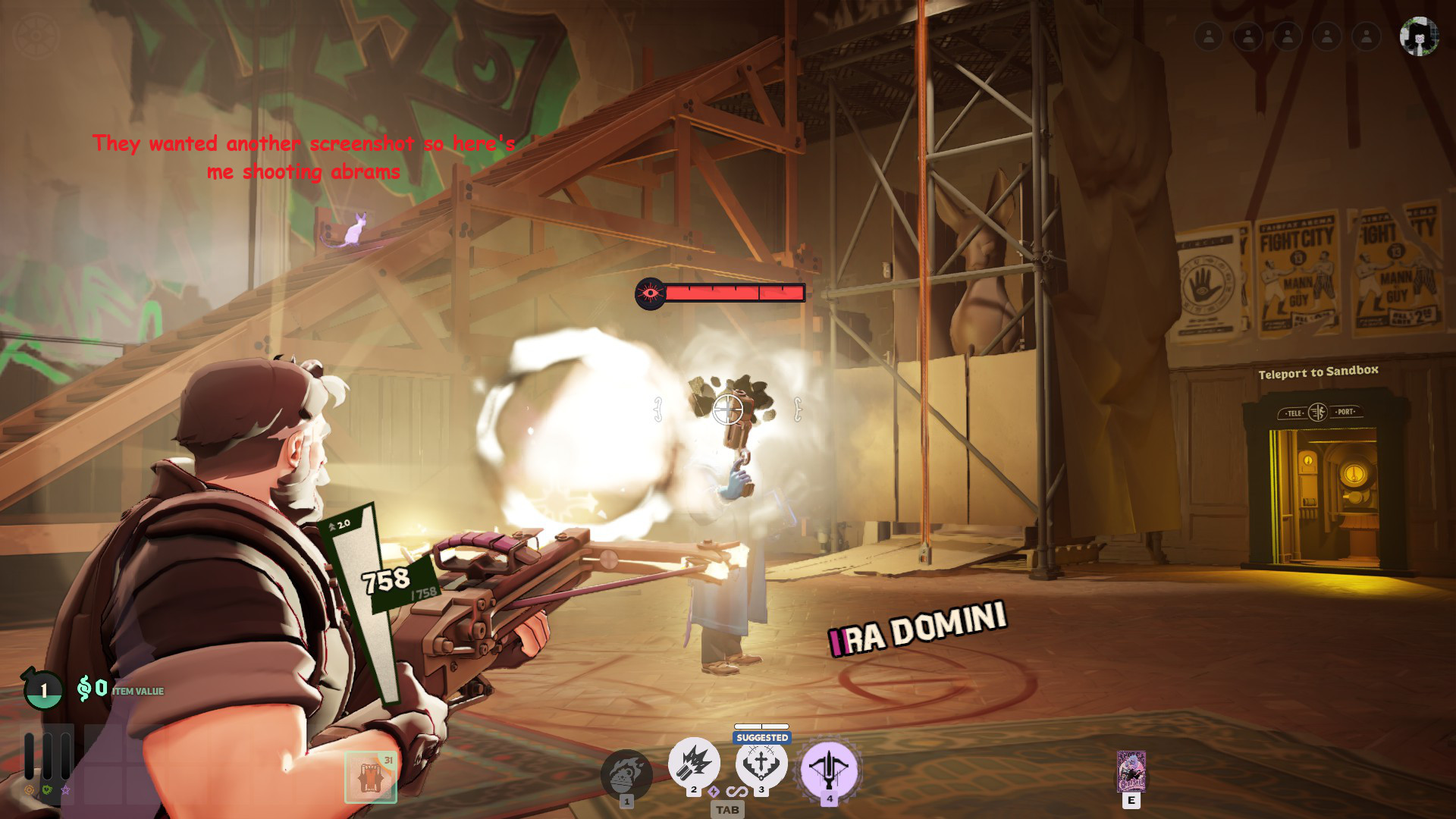Click the orange item slot showing 31
Screen dimensions: 1456x819
371,777
